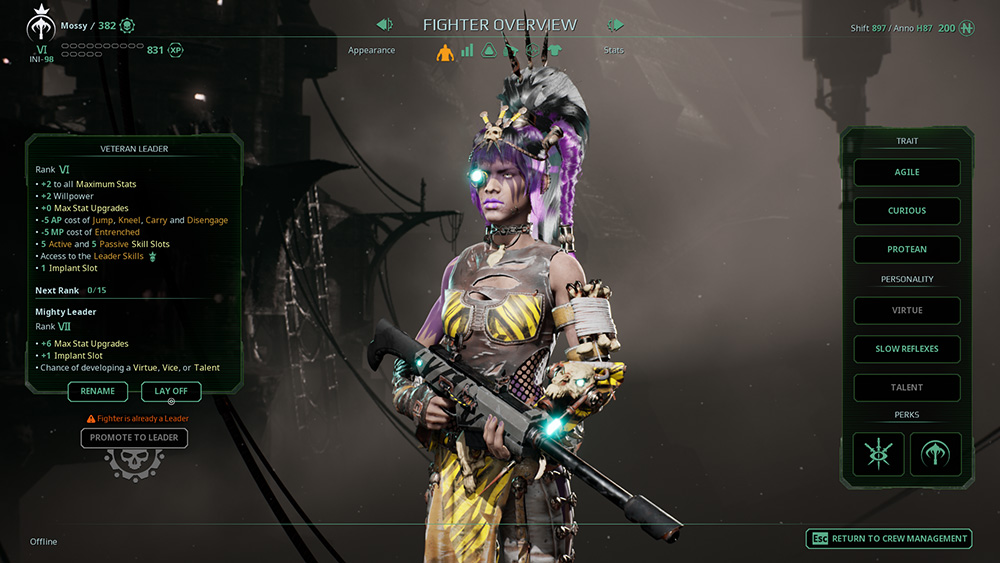Open the Protean trait

tap(907, 249)
